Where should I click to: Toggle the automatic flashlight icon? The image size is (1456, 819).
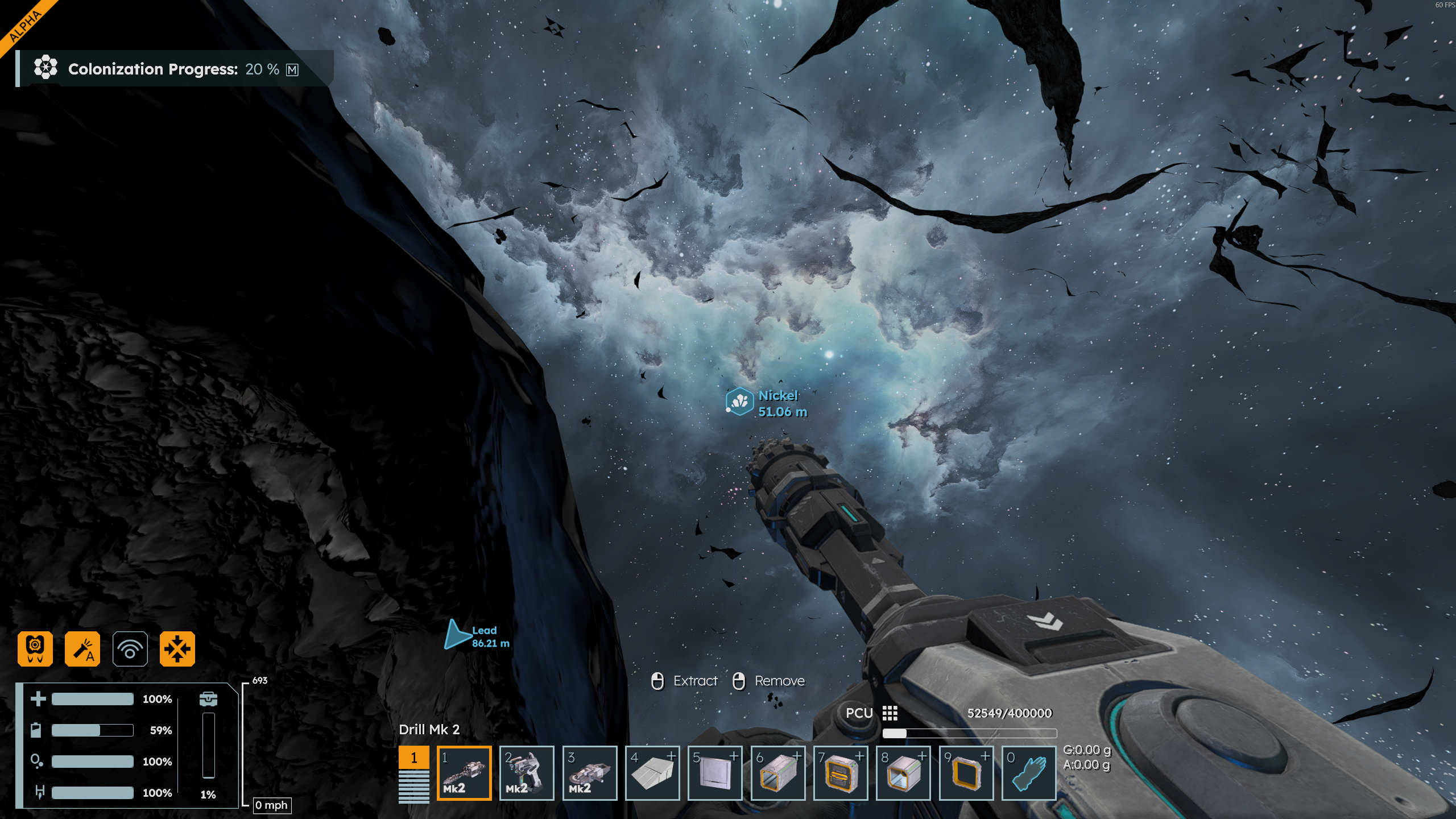pos(82,648)
